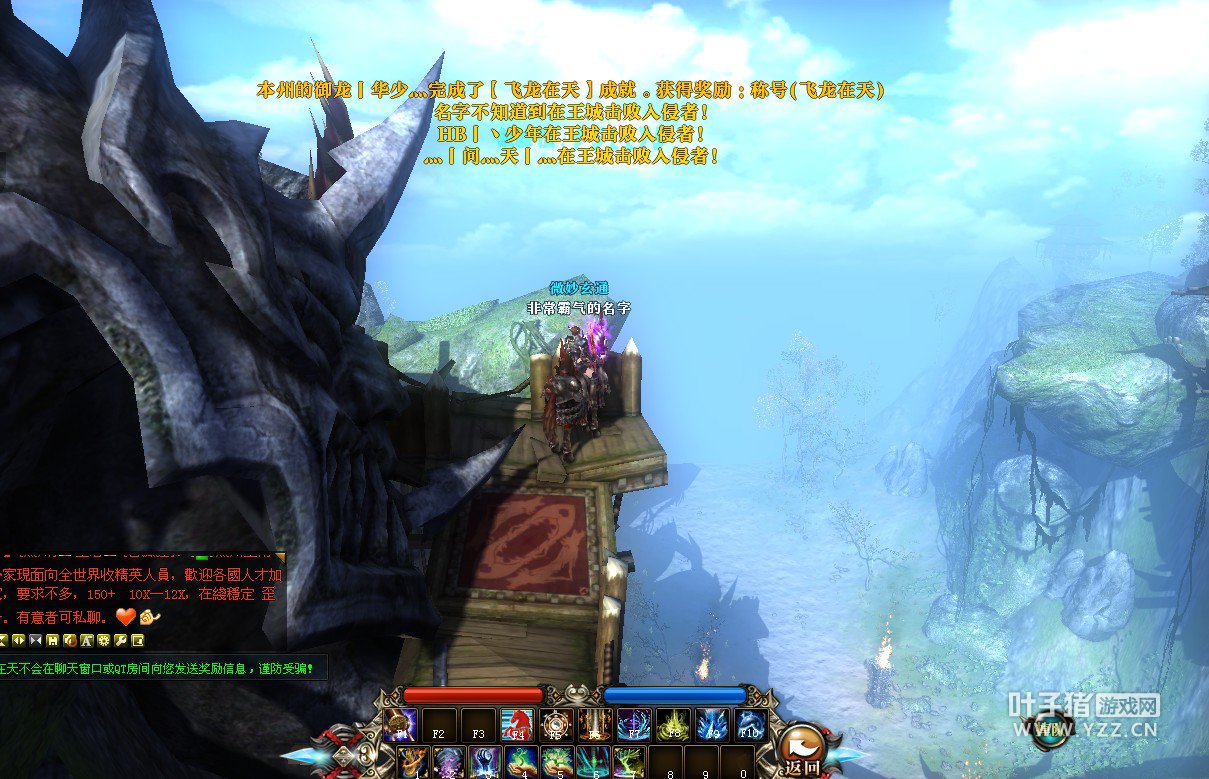Image resolution: width=1209 pixels, height=779 pixels.
Task: Trigger the blue tree rune skill on F7
Action: (633, 724)
